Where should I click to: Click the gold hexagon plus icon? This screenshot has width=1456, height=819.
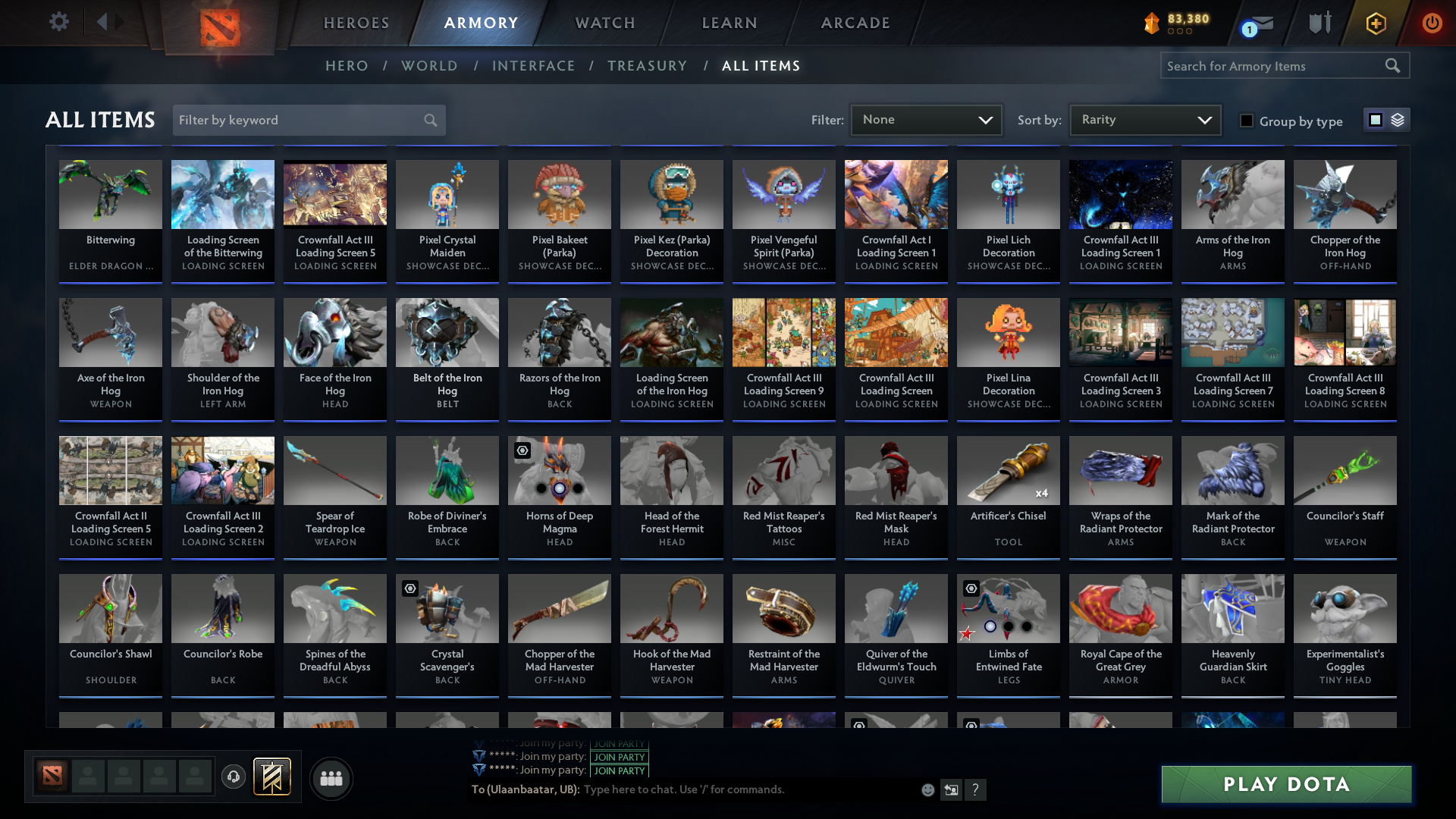(x=1375, y=23)
